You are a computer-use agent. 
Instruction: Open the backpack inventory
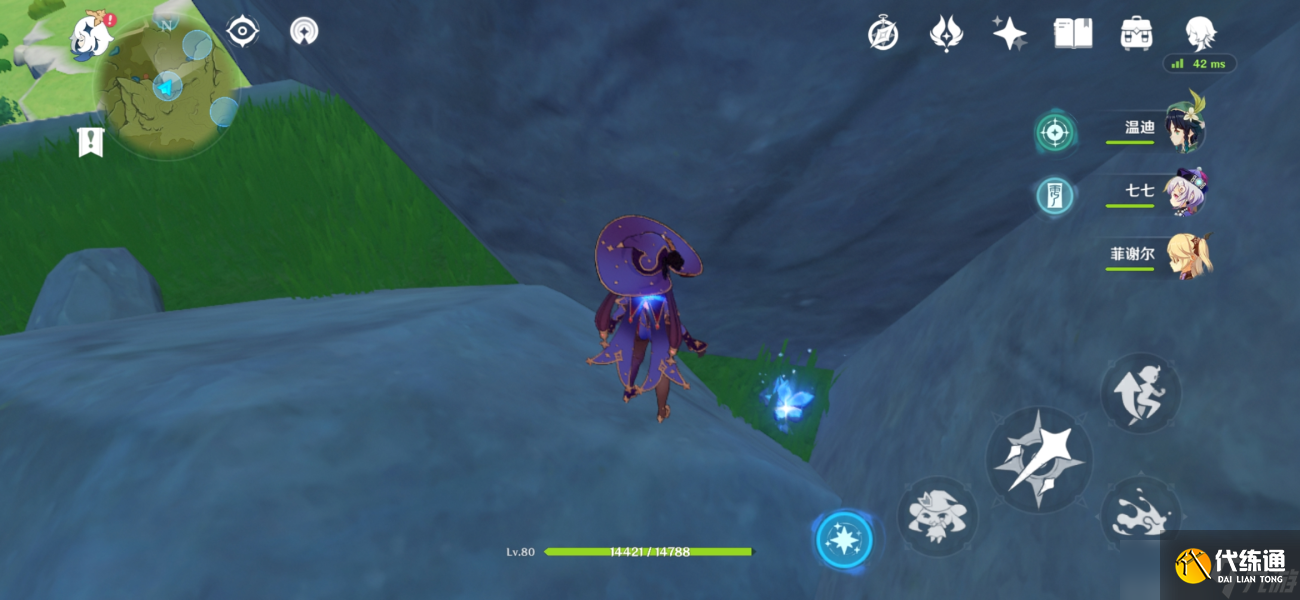1136,34
